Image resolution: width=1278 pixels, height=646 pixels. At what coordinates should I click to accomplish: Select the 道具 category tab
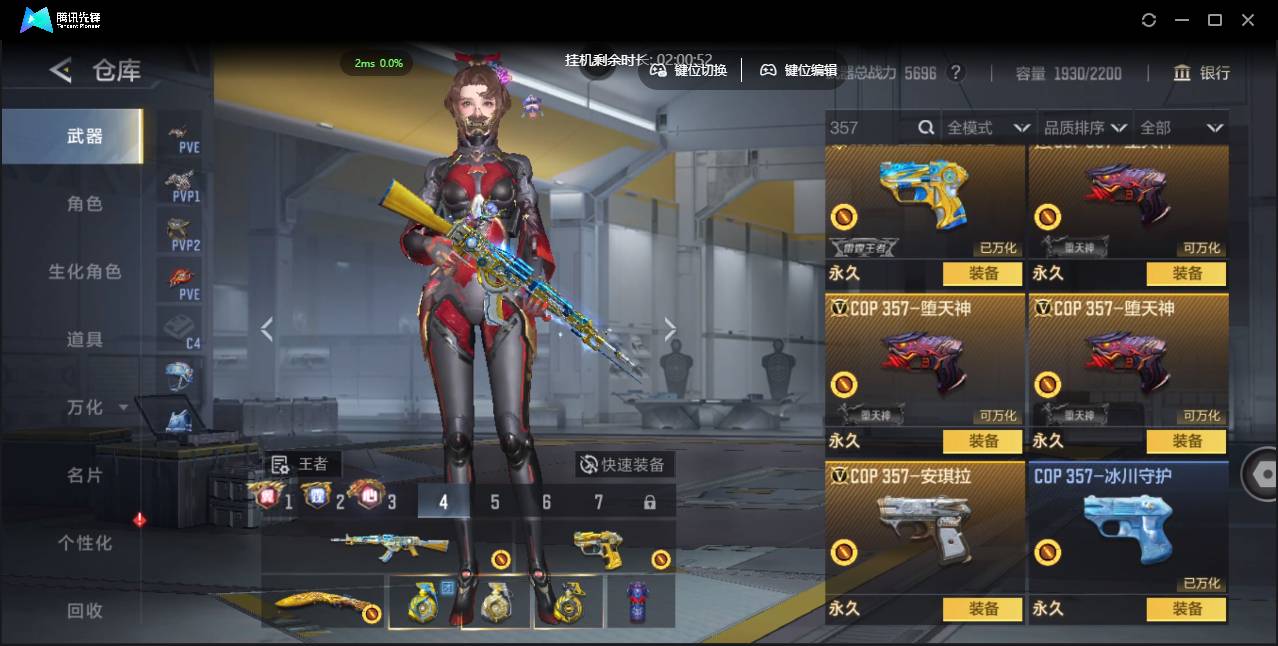(85, 340)
